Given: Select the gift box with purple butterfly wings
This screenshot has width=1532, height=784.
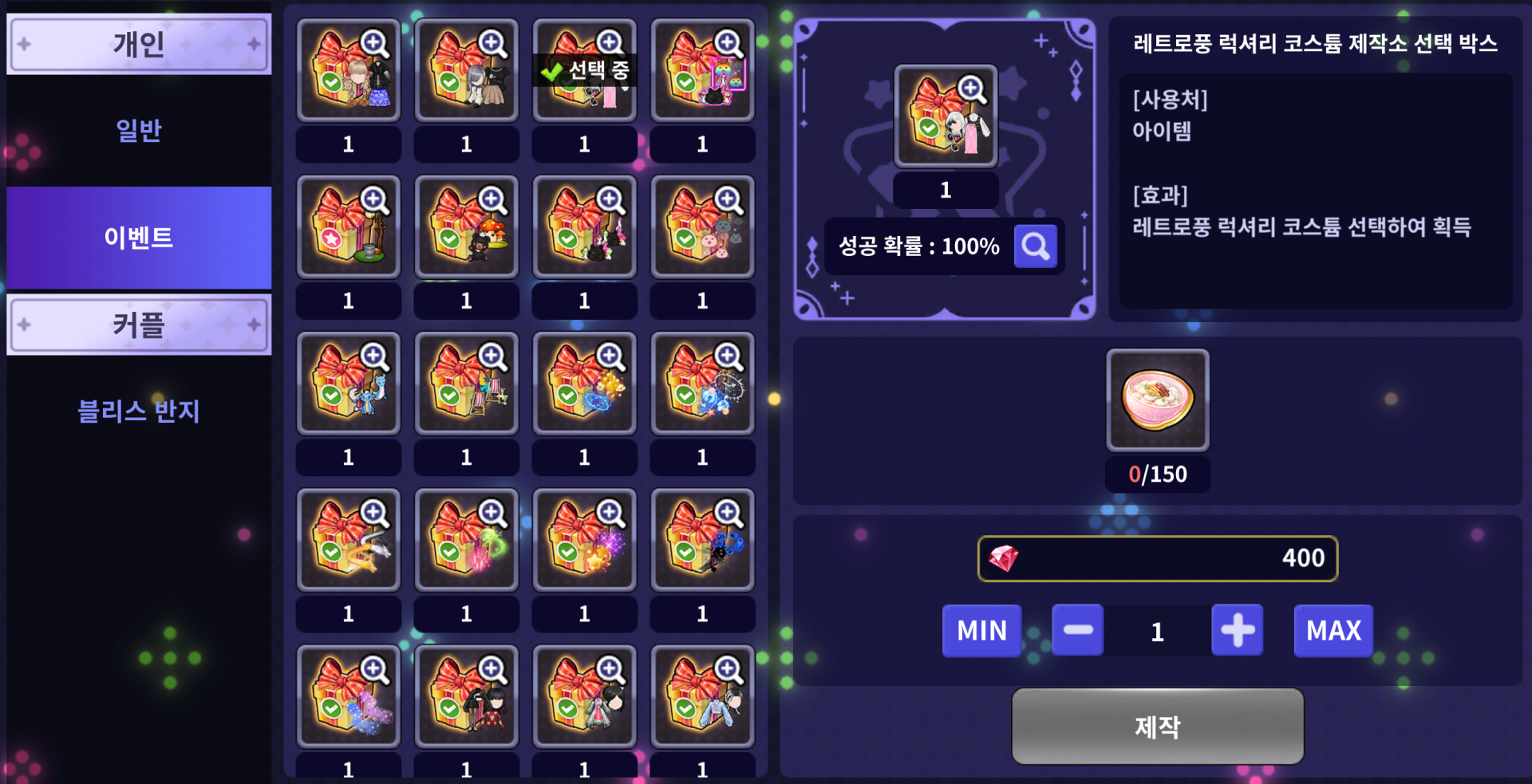Looking at the screenshot, I should (x=348, y=696).
